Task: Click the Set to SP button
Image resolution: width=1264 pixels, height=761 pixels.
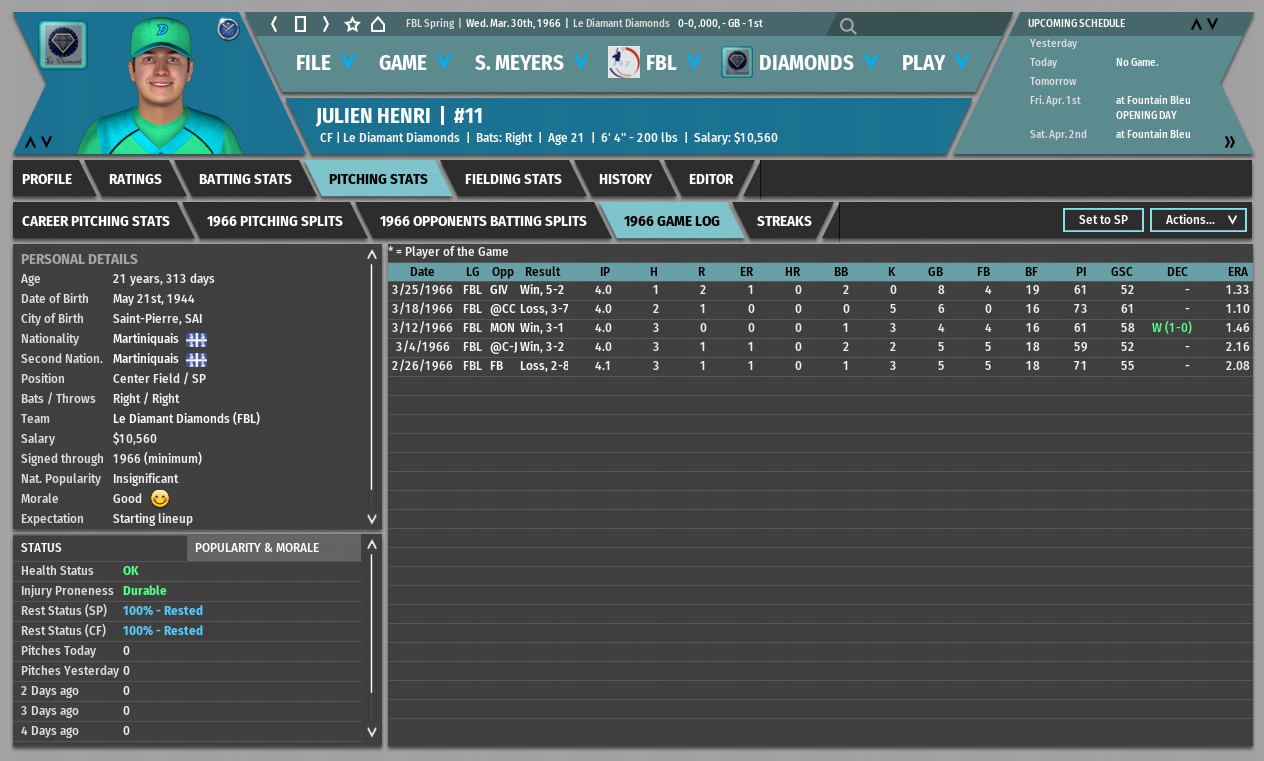Action: pos(1103,220)
